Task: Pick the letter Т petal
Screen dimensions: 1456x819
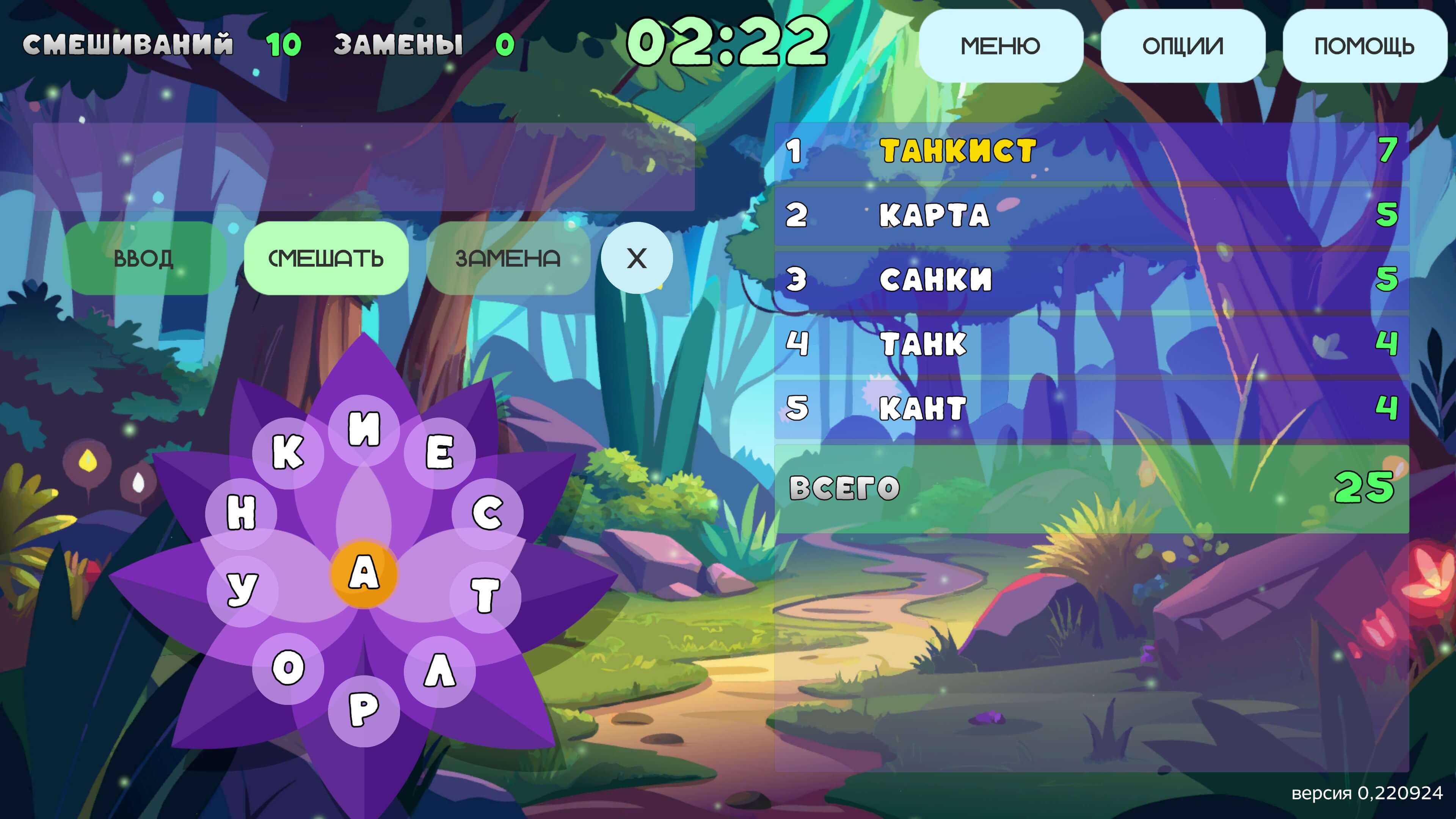Action: (x=485, y=595)
